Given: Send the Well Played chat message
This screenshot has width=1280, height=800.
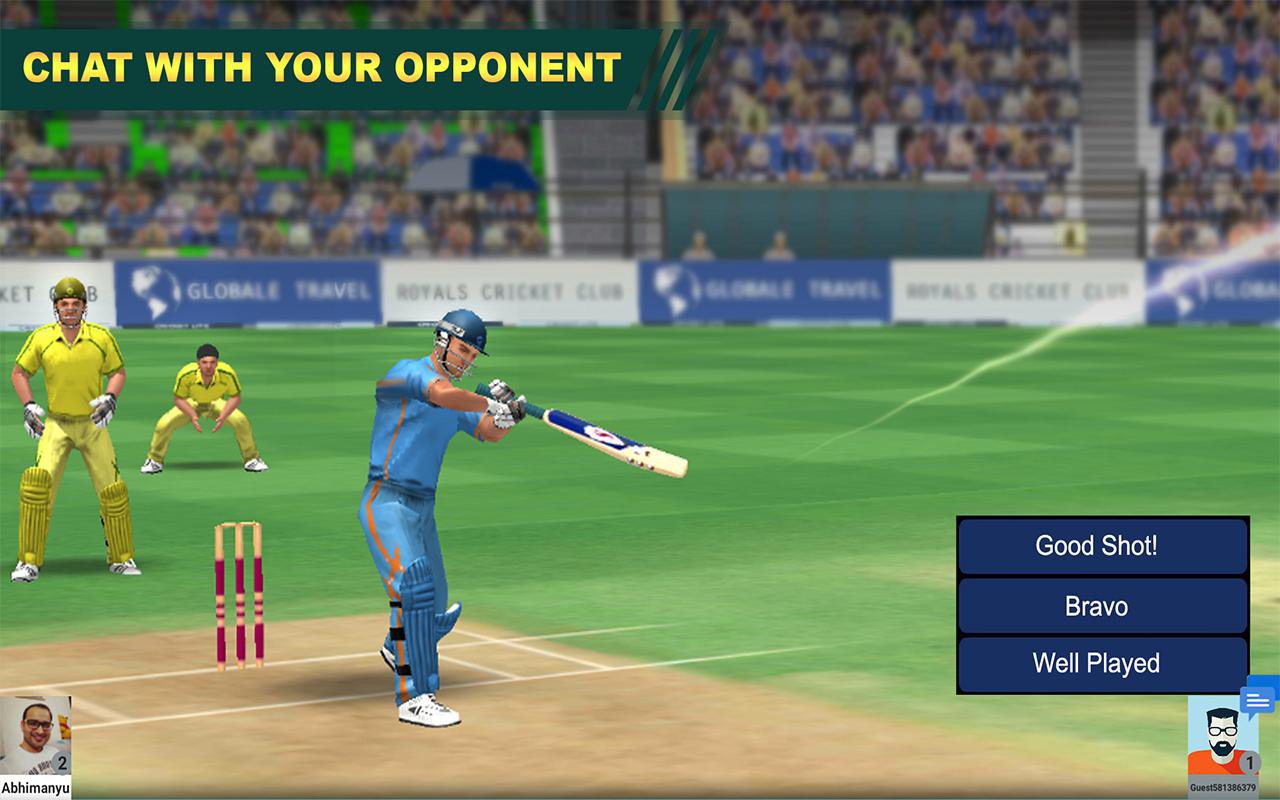Looking at the screenshot, I should 1100,663.
